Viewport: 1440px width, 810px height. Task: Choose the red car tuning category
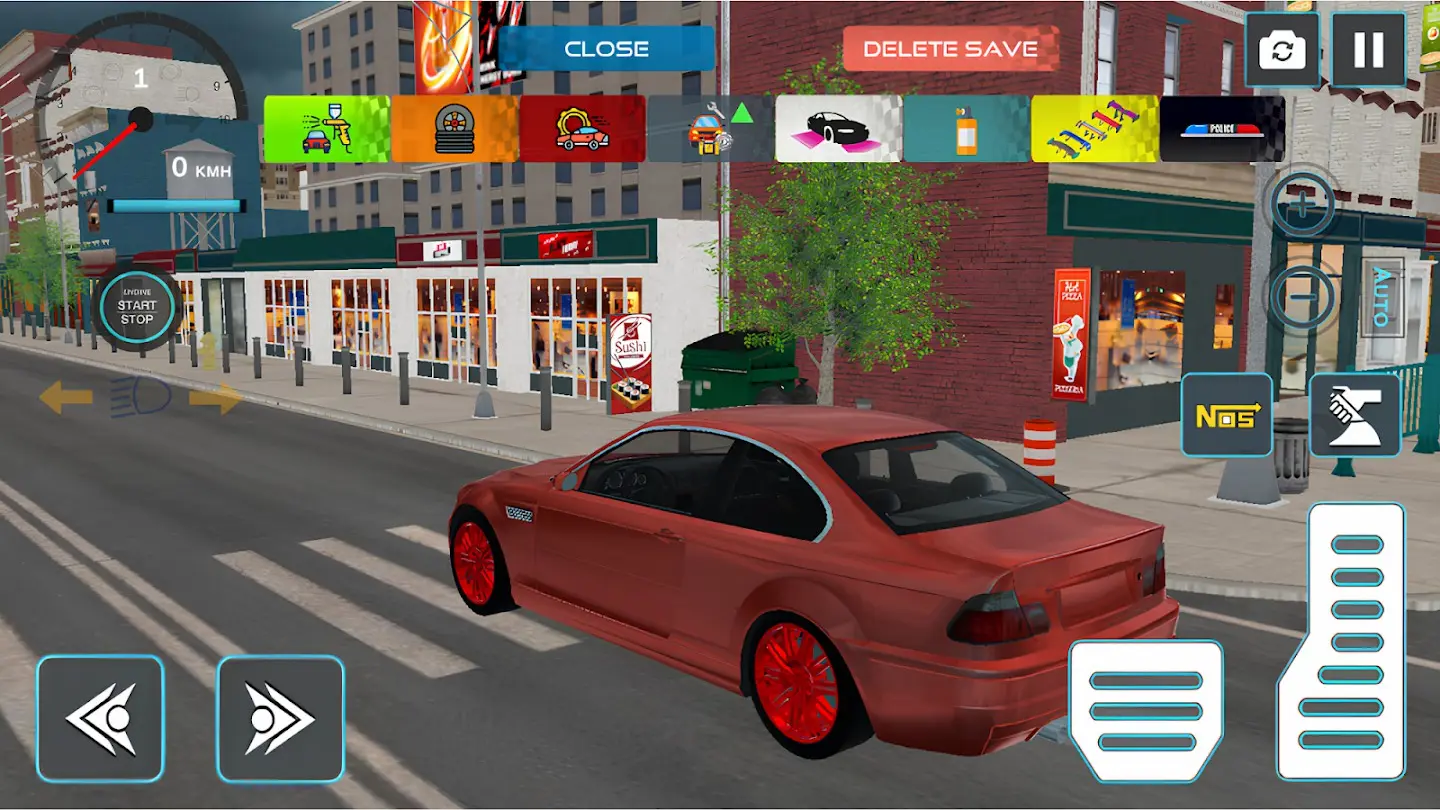click(582, 129)
